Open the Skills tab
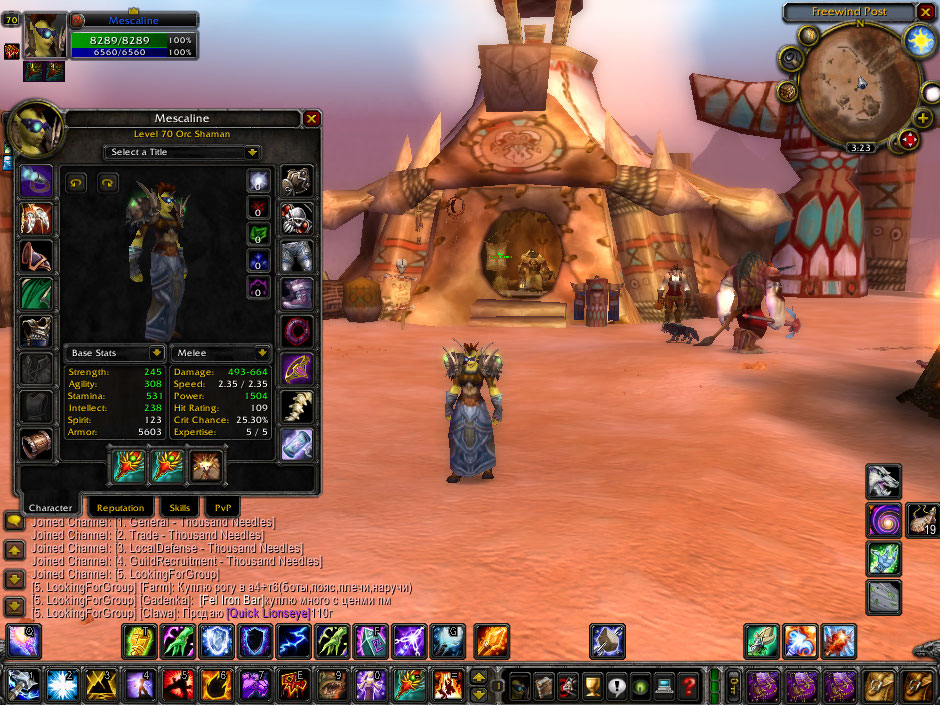The width and height of the screenshot is (940, 705). [179, 508]
